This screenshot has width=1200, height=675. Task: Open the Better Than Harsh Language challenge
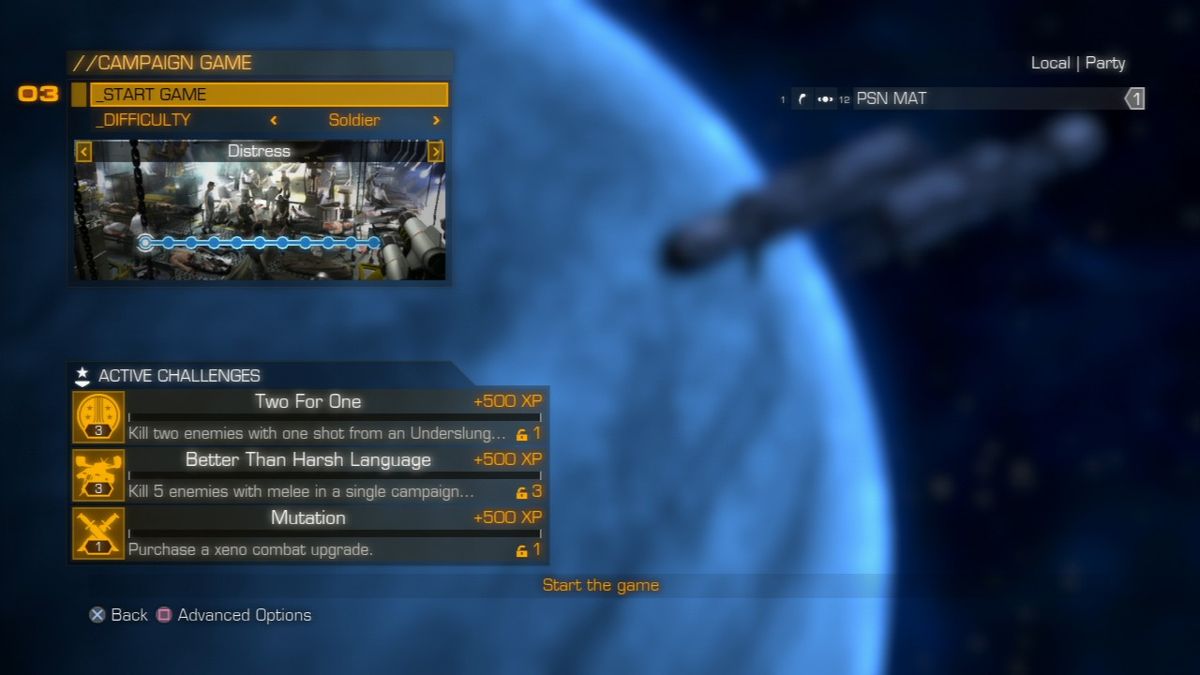309,475
